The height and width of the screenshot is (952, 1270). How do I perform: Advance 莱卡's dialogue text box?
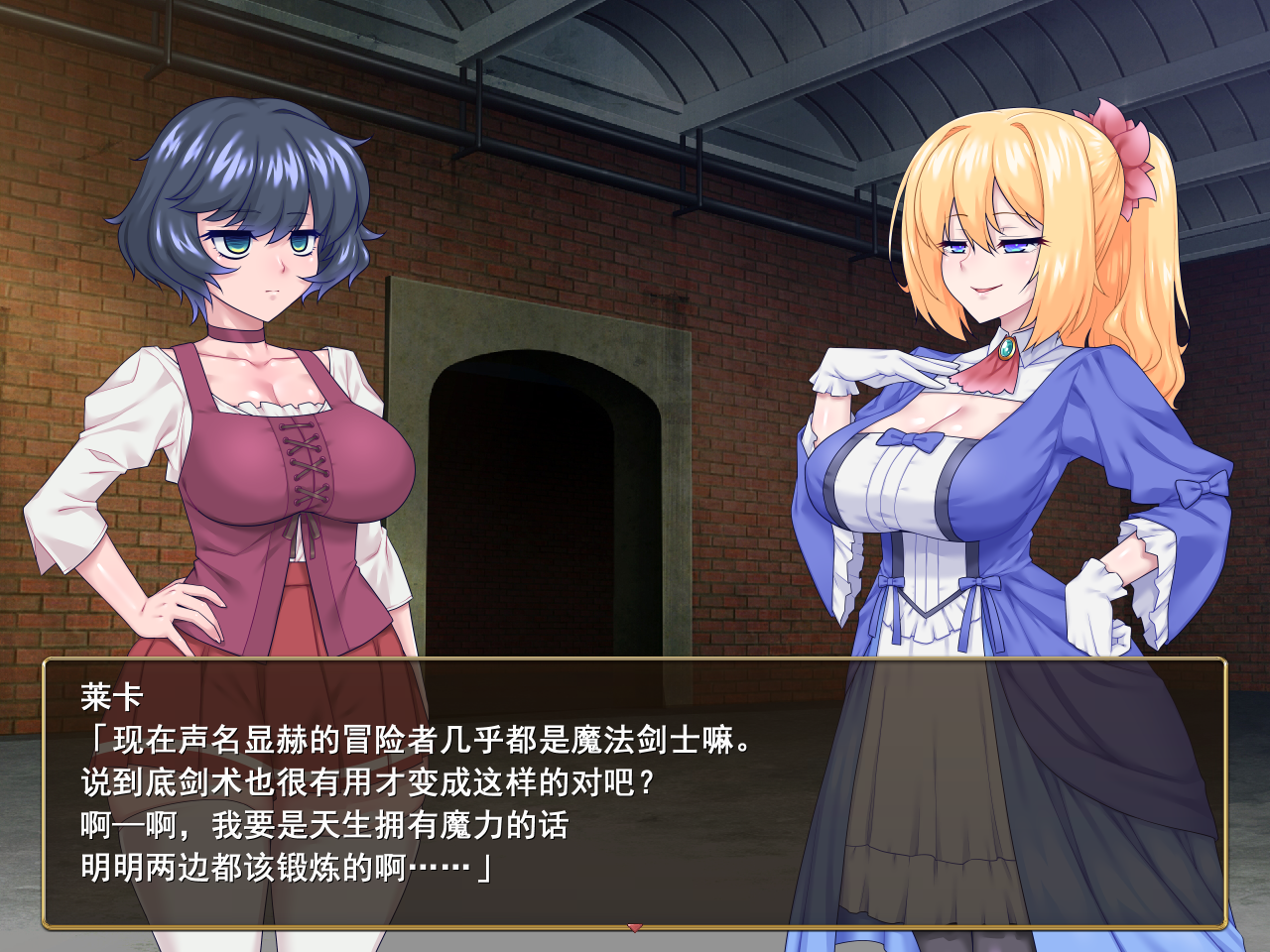[635, 793]
